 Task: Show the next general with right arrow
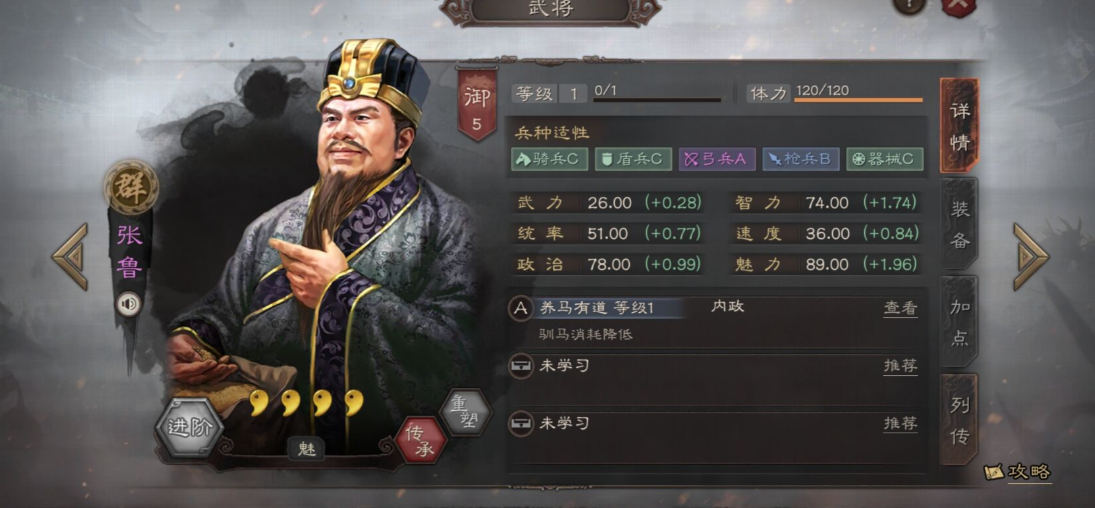click(x=1030, y=256)
